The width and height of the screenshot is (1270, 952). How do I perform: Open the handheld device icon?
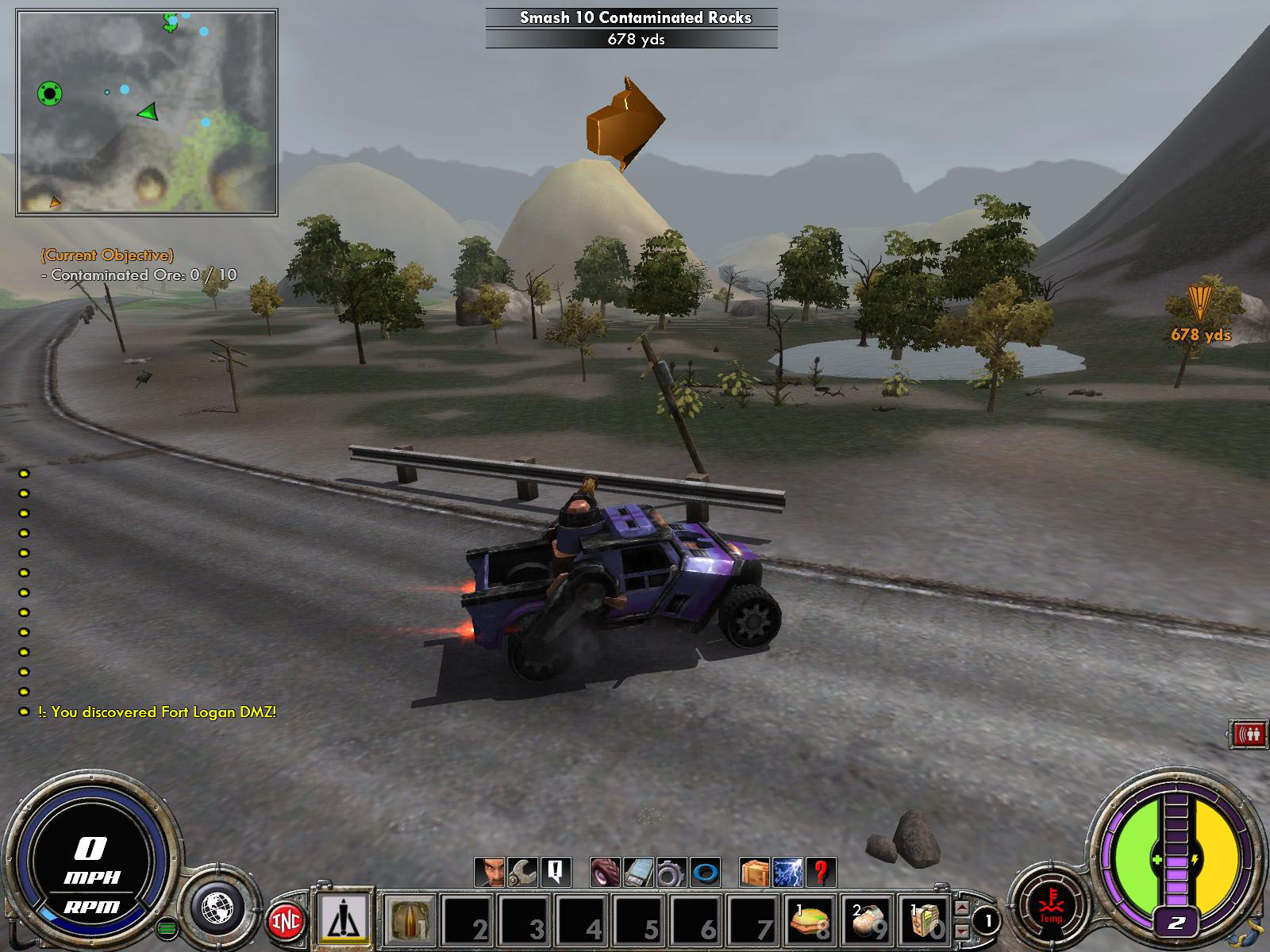pyautogui.click(x=638, y=873)
